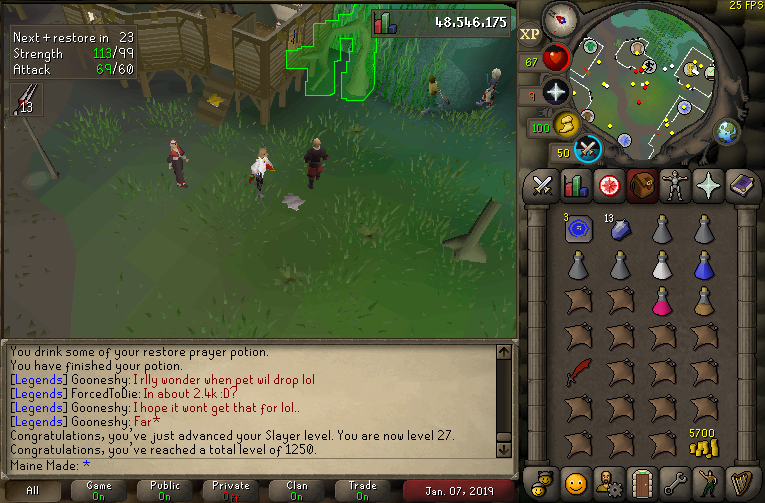The width and height of the screenshot is (765, 503).
Task: Open the Logout door tab
Action: tap(642, 481)
